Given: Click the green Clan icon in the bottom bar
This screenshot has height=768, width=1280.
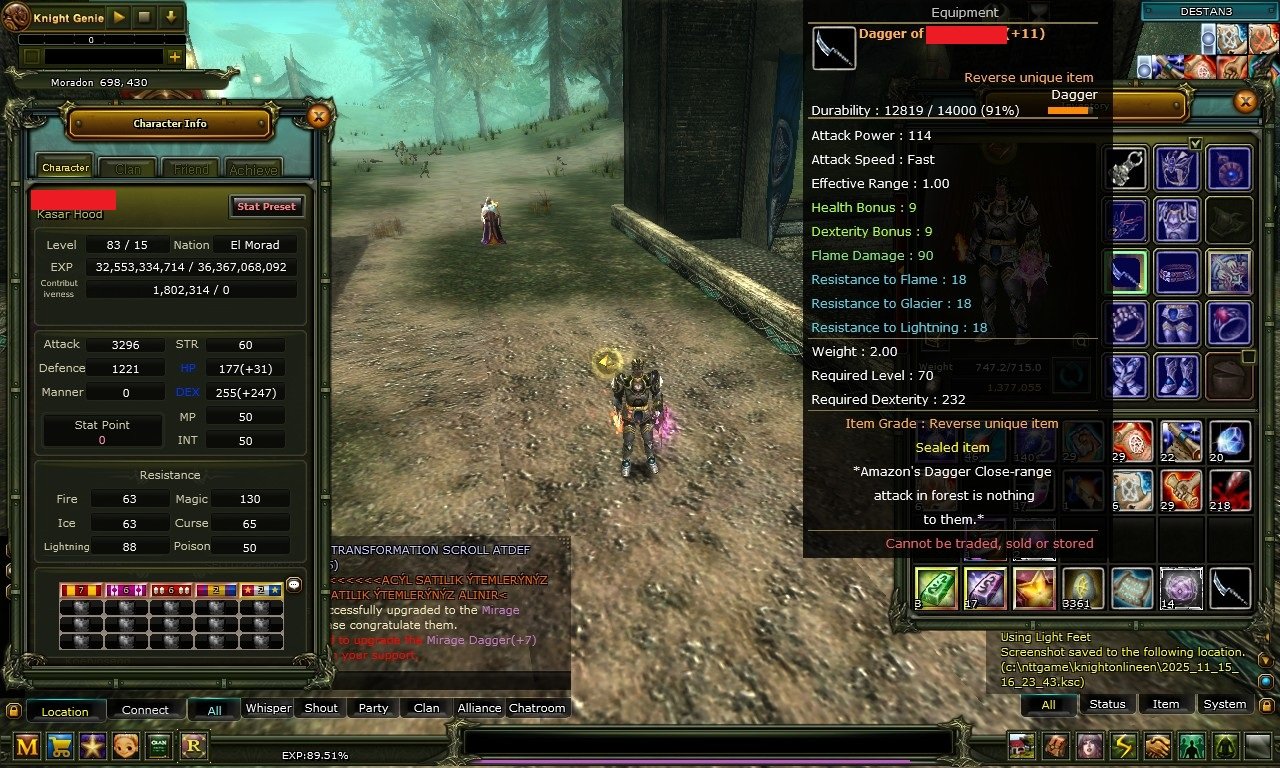Looking at the screenshot, I should [159, 745].
